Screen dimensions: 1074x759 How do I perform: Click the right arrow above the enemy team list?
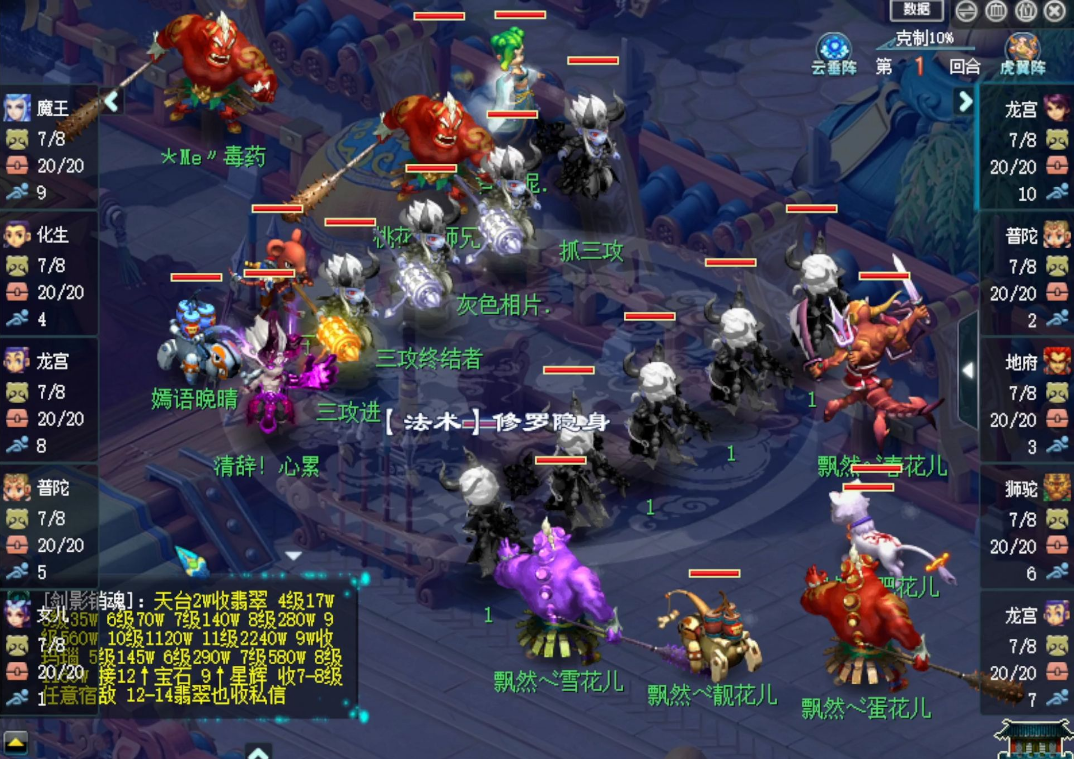tap(965, 101)
